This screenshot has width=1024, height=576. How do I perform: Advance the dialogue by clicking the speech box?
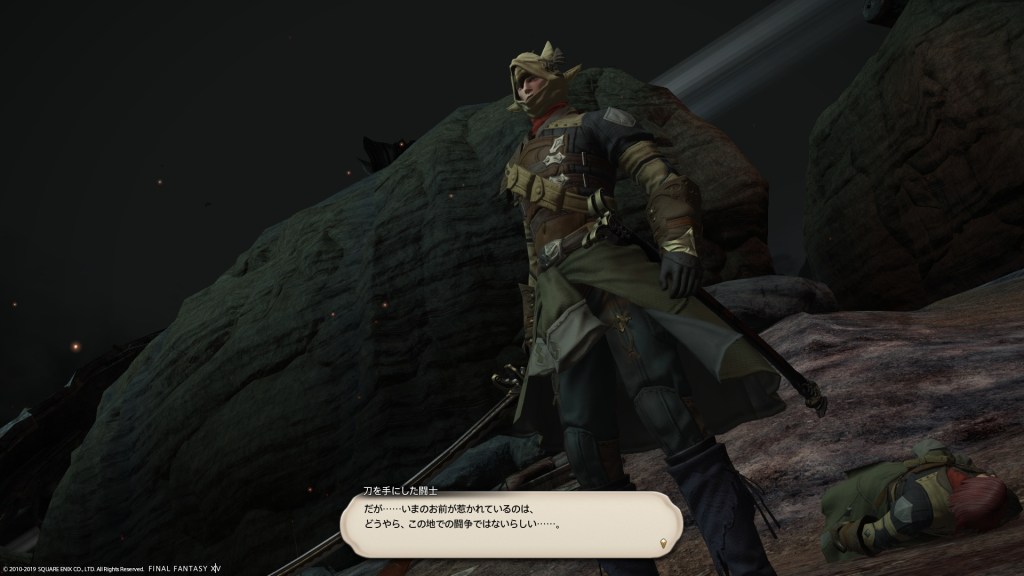(x=511, y=524)
